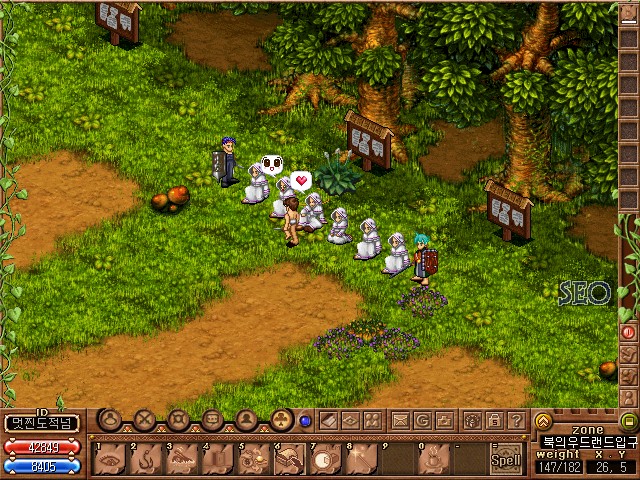
Task: Select the eye skill in slot 1
Action: coord(110,459)
